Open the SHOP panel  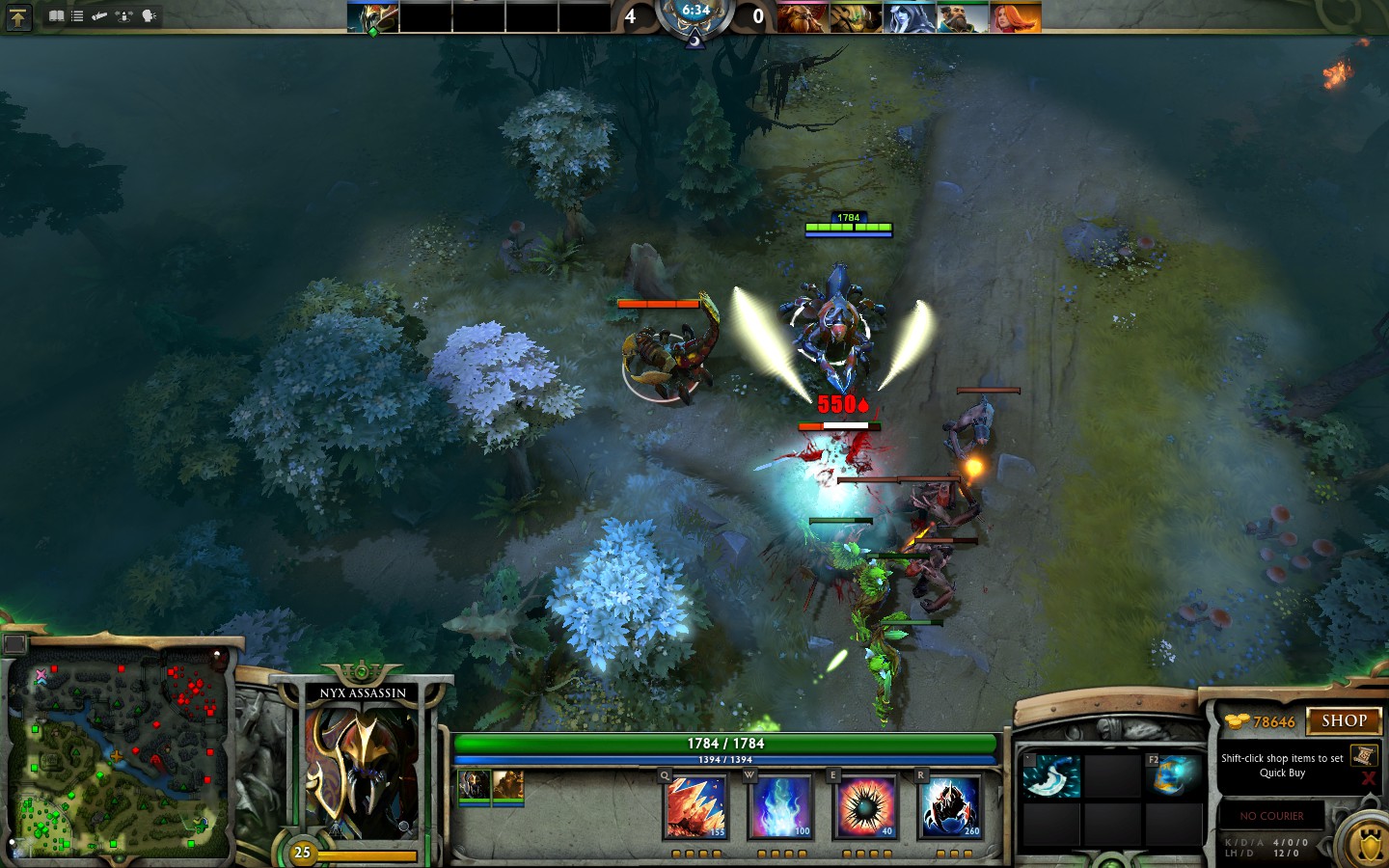pos(1345,721)
